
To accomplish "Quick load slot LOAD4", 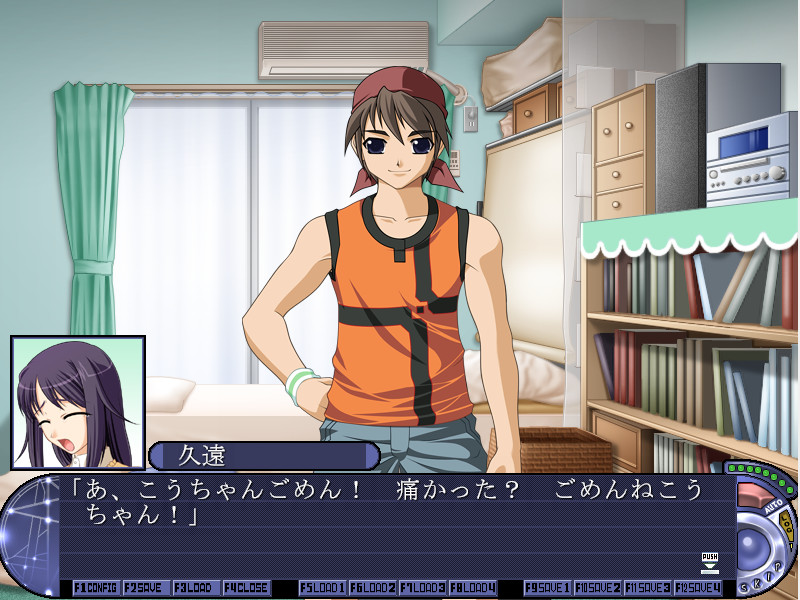I will (x=472, y=588).
